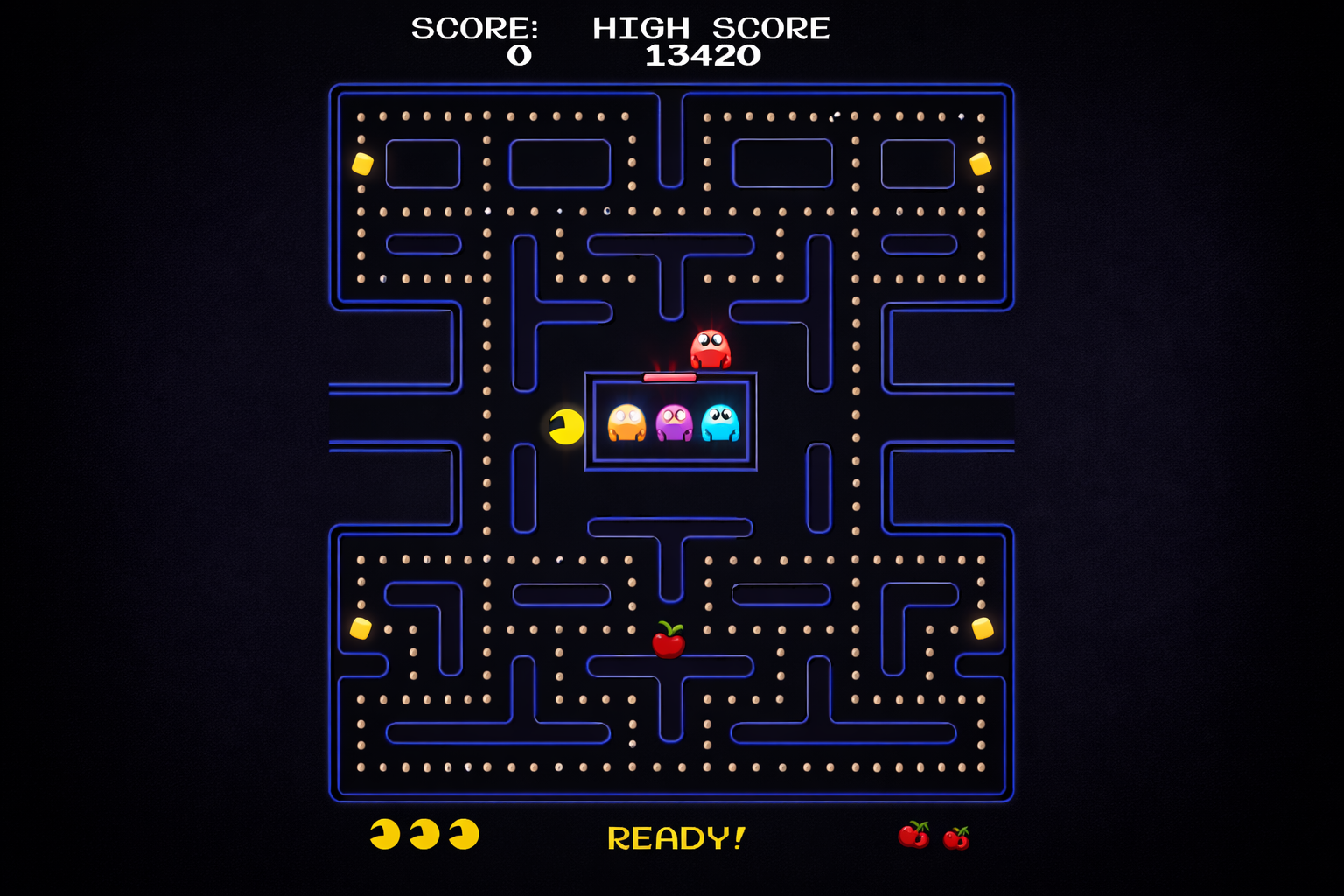Click the score value showing 0
The image size is (1344, 896).
point(520,55)
